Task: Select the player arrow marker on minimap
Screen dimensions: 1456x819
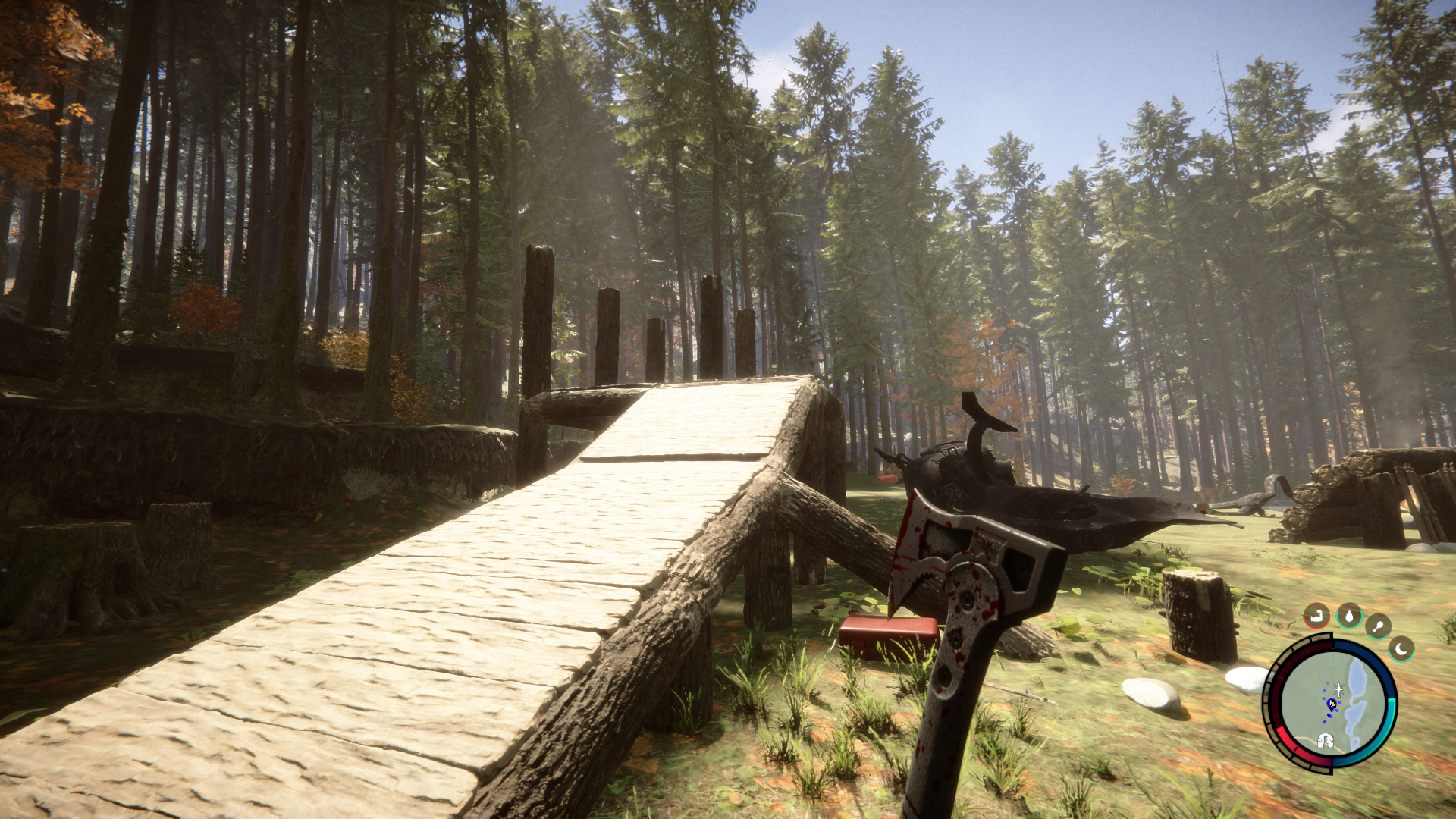Action: click(x=1331, y=704)
